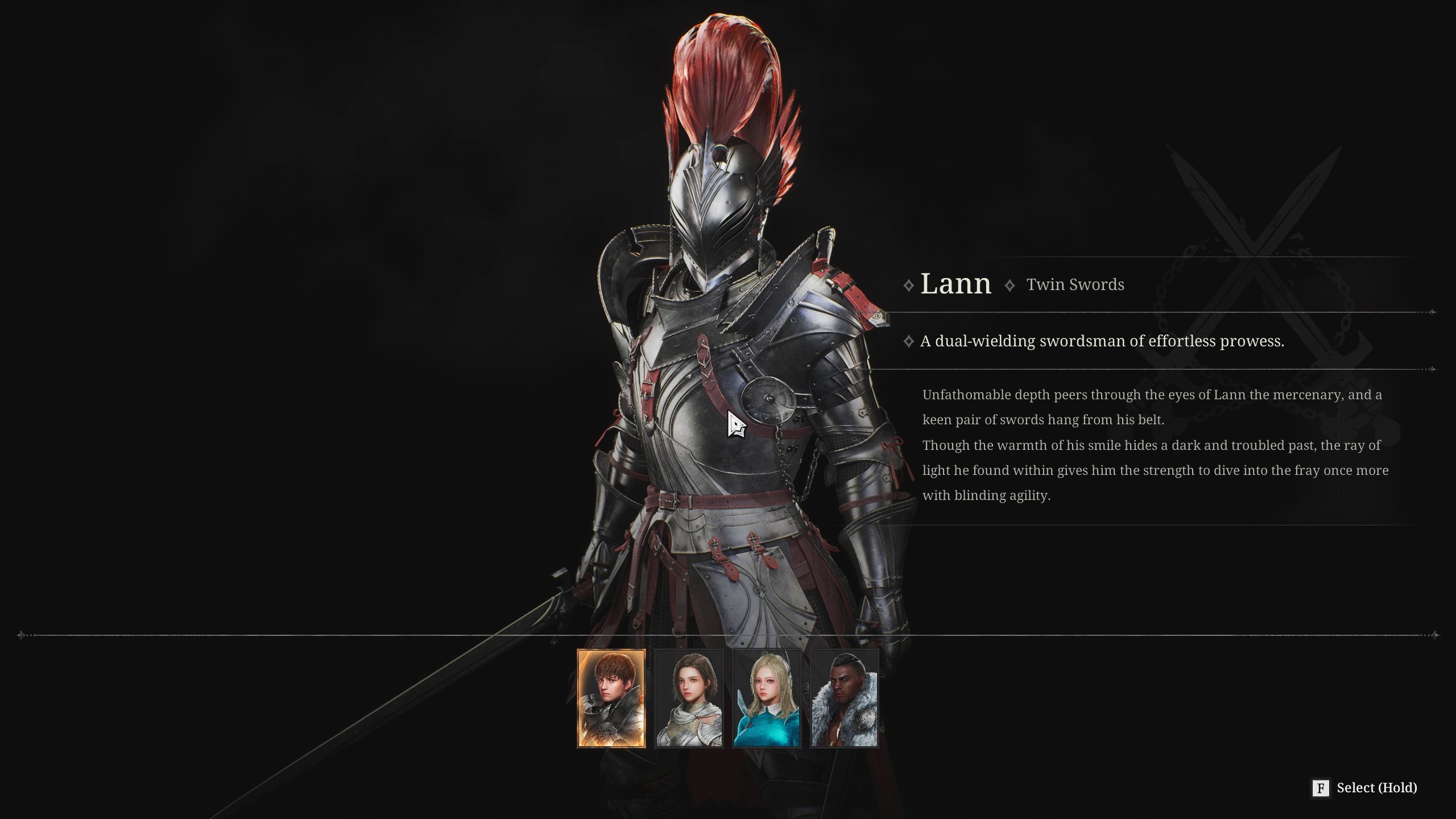Click the diamond marker beside Lann's name
This screenshot has height=819, width=1456.
(910, 284)
